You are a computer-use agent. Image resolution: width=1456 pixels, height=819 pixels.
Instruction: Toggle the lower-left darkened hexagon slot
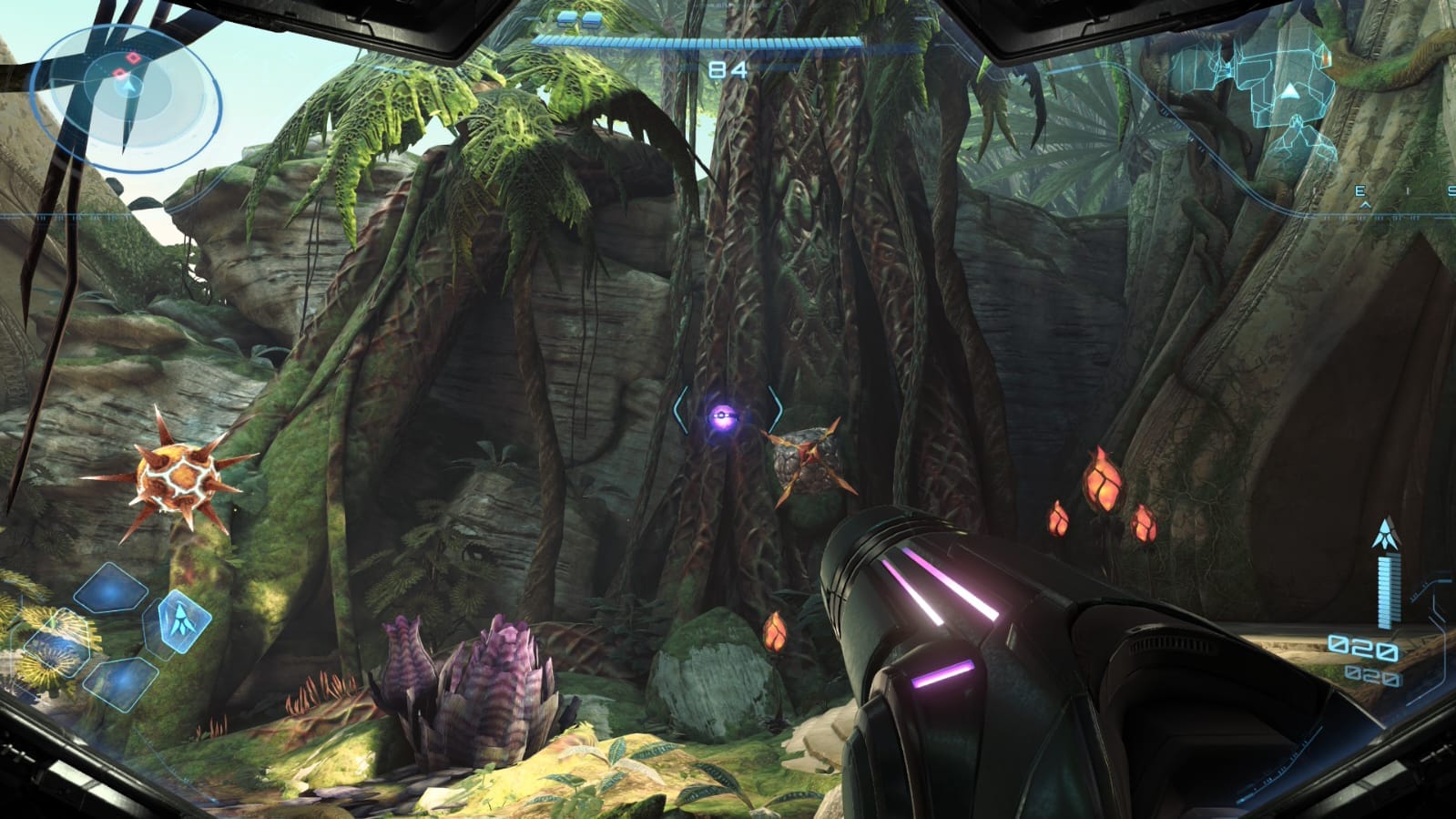coord(121,682)
